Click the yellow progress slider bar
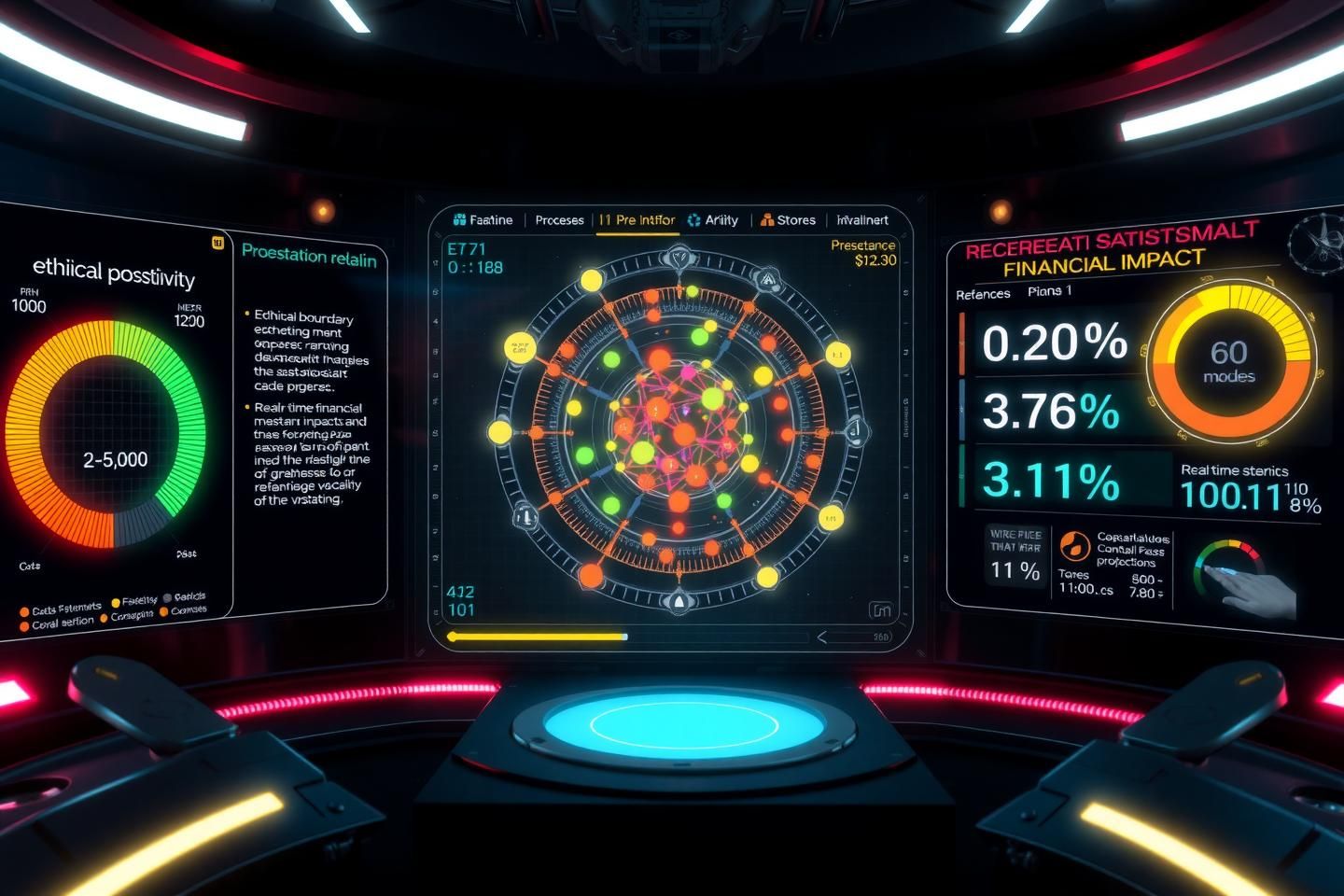The image size is (1344, 896). [538, 637]
